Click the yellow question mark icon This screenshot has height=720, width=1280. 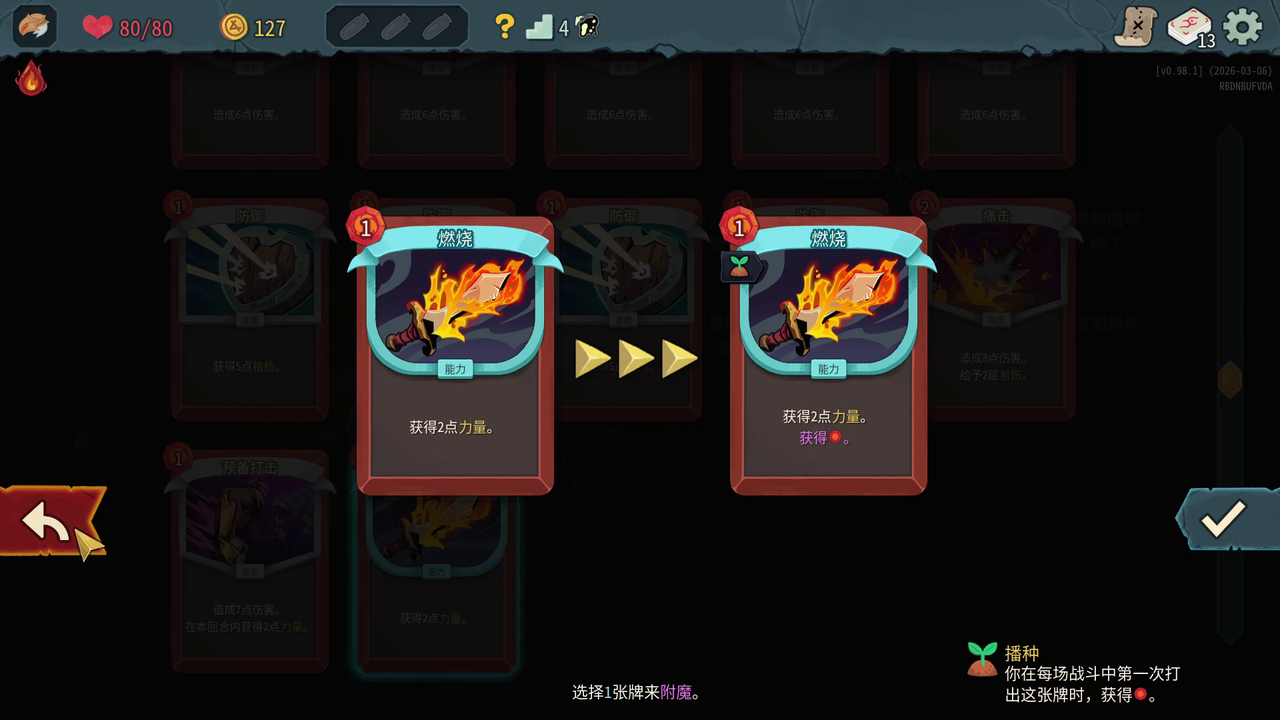click(505, 27)
